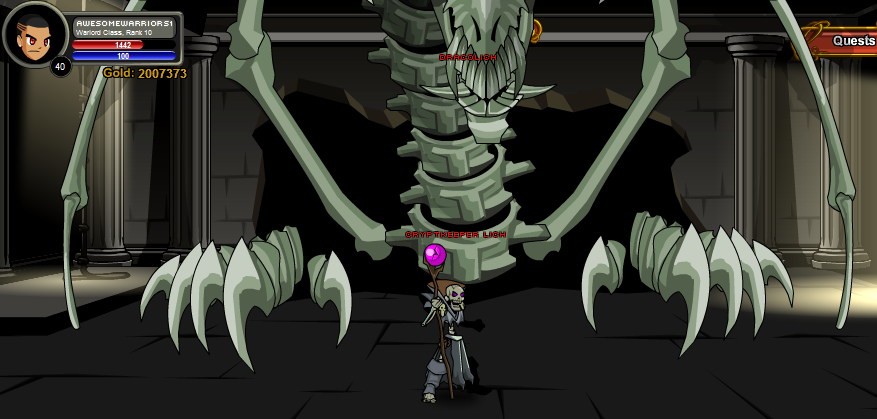This screenshot has height=419, width=877.
Task: Click the player character portrait
Action: coord(34,36)
